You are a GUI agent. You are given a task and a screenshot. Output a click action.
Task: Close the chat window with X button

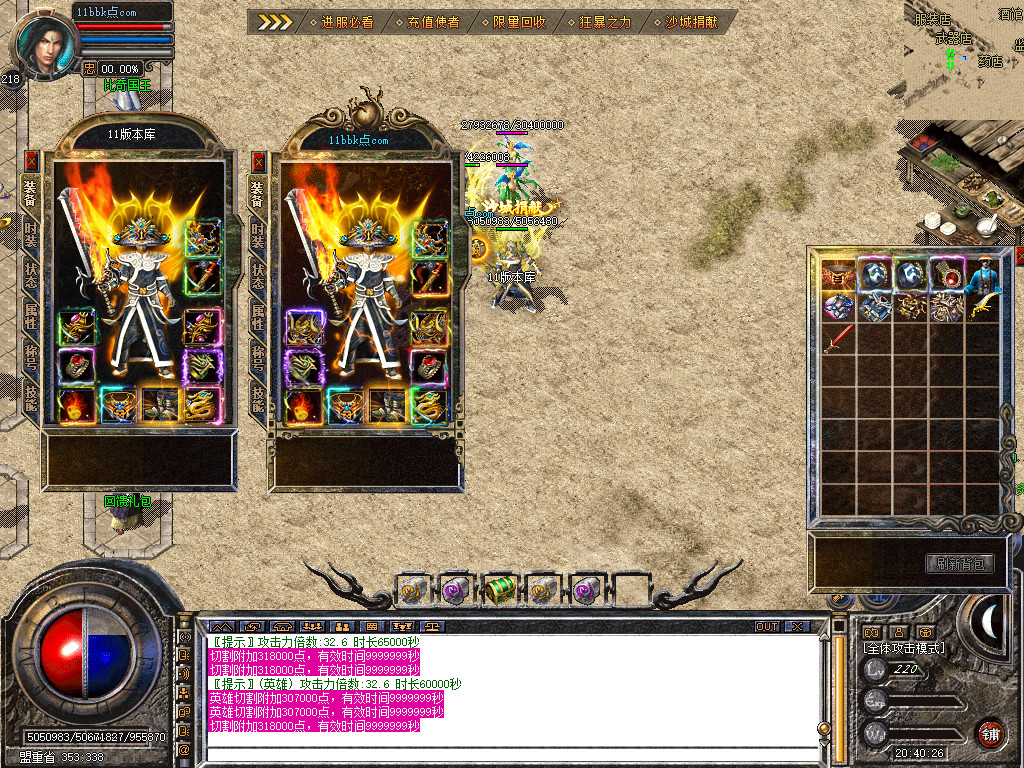click(796, 626)
